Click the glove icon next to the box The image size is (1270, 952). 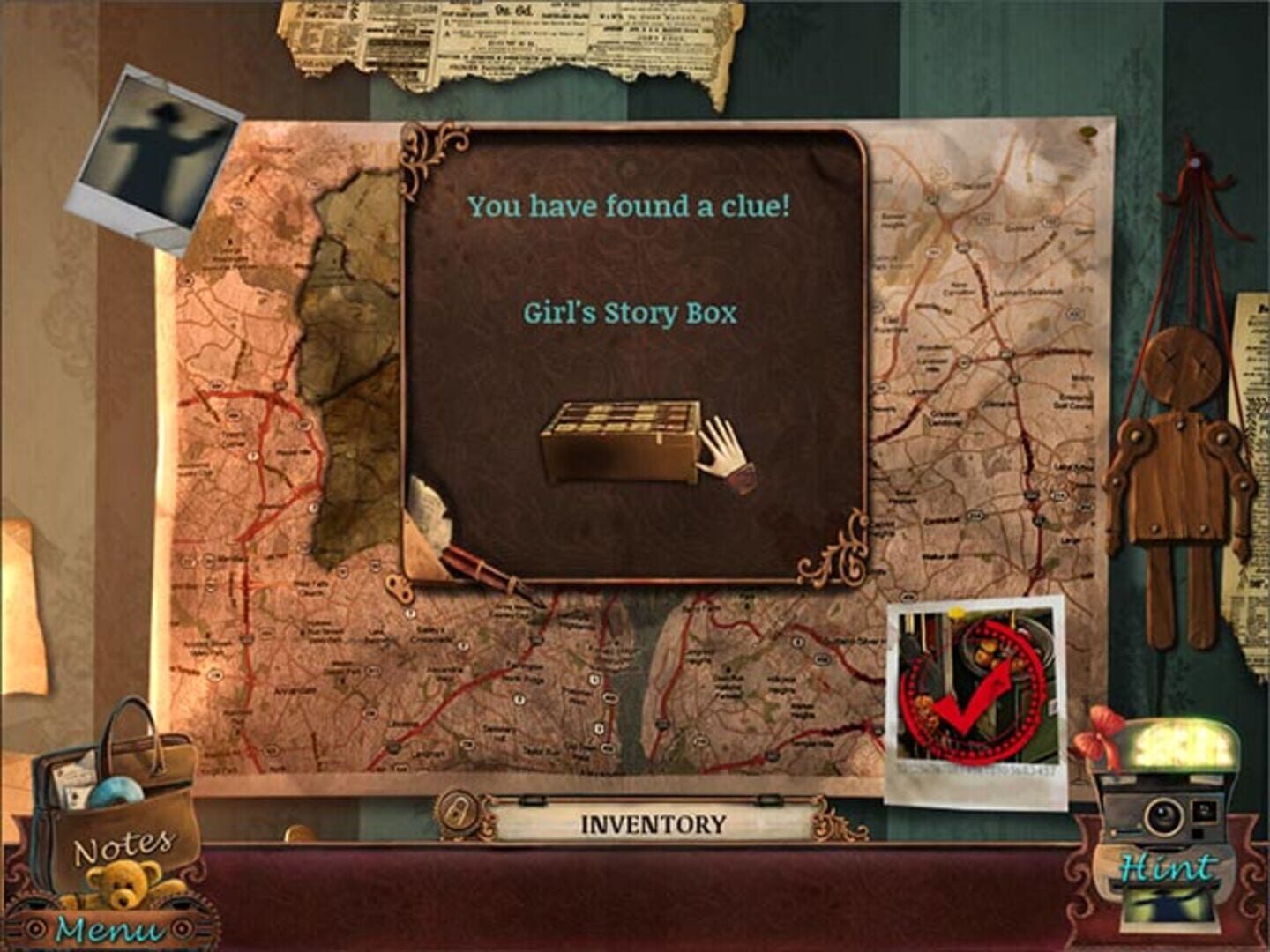click(721, 450)
